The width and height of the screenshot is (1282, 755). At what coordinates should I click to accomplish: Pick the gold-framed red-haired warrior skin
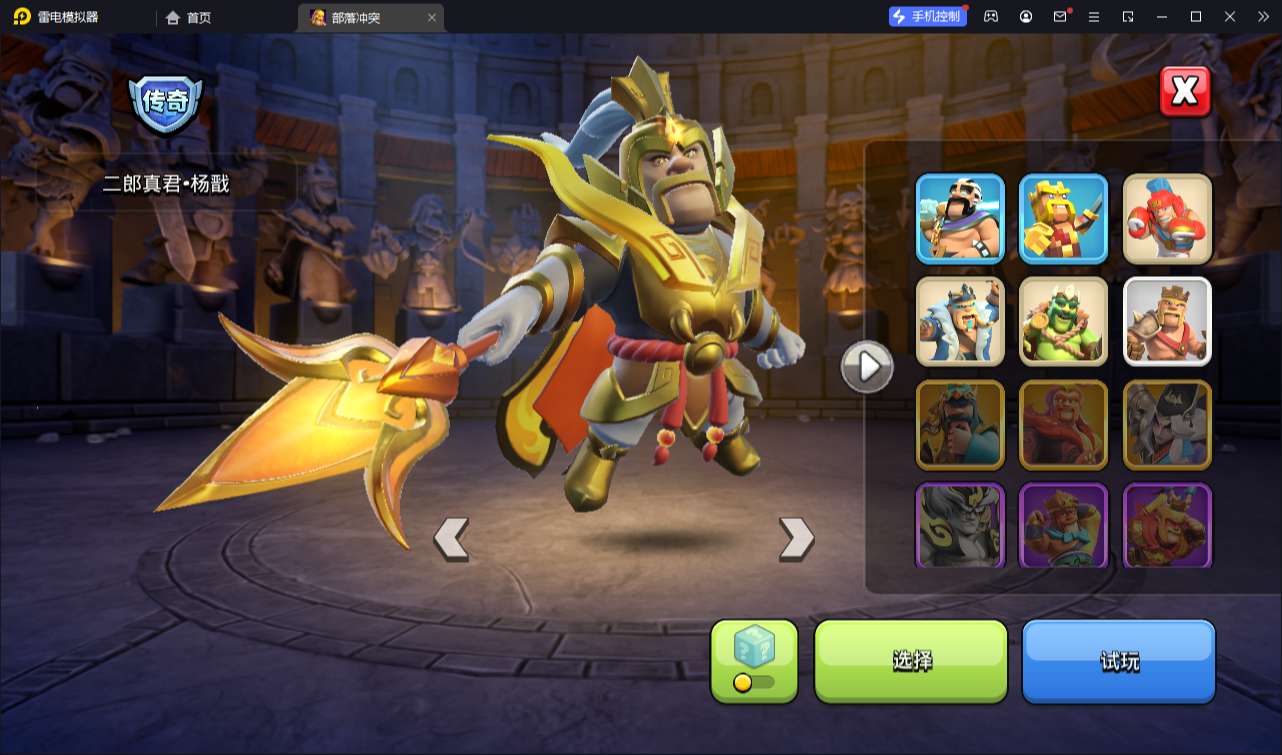[1063, 425]
